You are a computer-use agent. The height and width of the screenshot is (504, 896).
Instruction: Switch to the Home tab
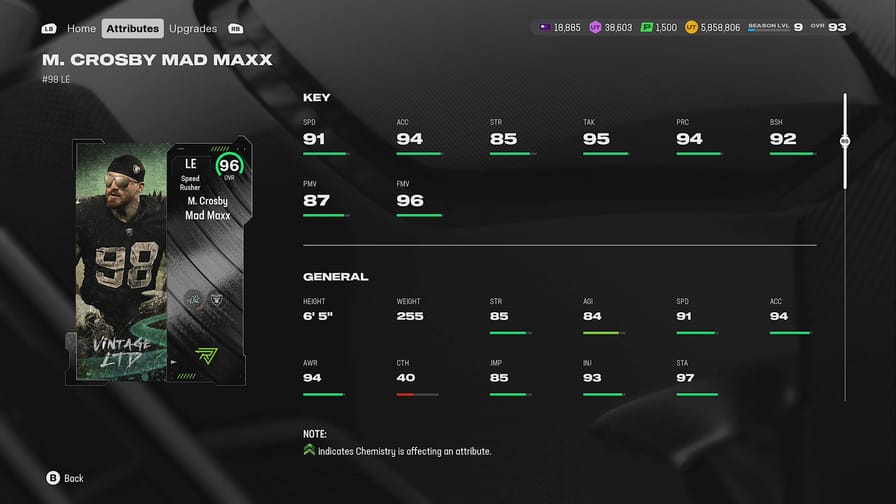pyautogui.click(x=81, y=28)
